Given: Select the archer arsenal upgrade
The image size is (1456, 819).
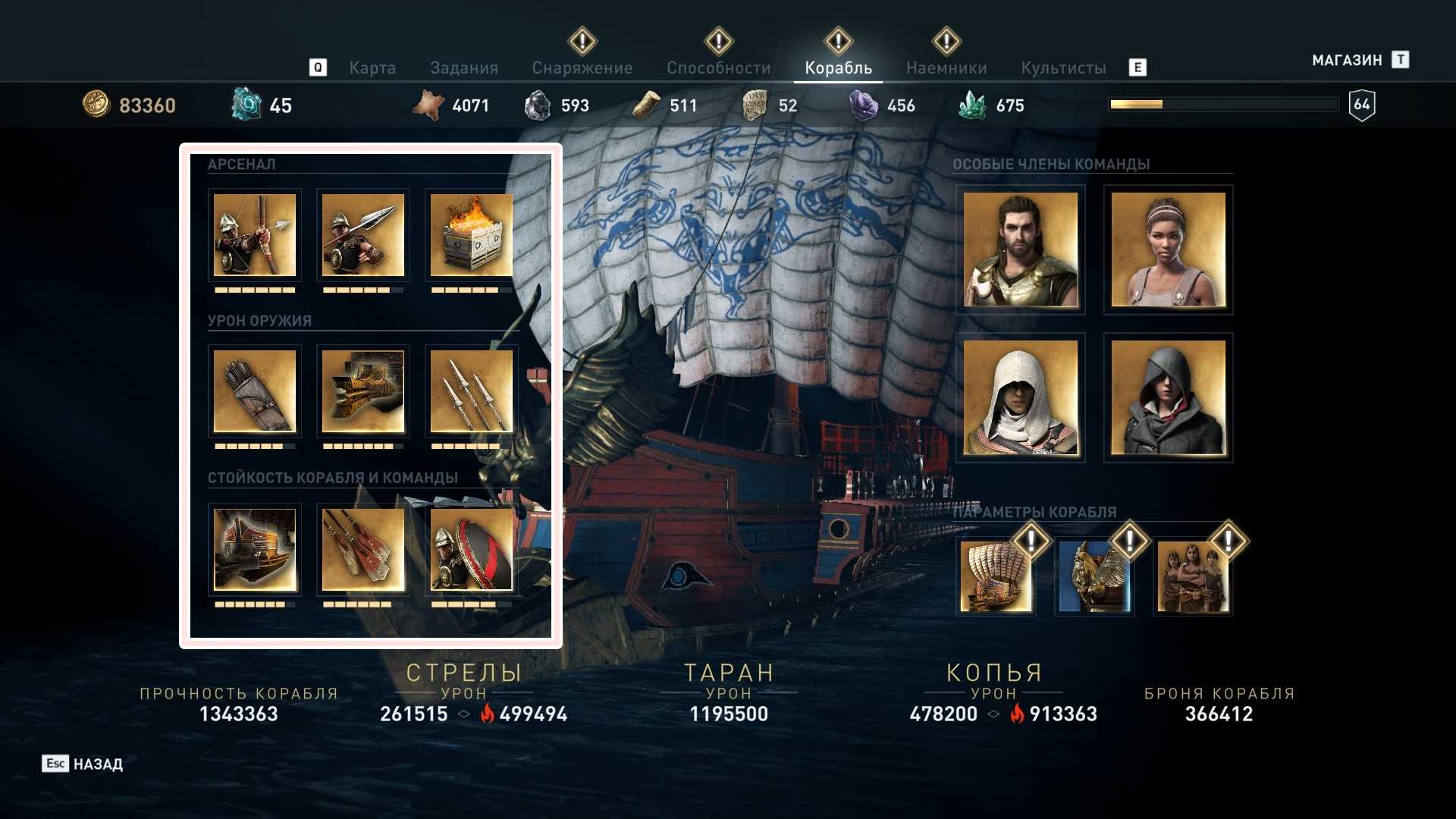Looking at the screenshot, I should tap(255, 235).
